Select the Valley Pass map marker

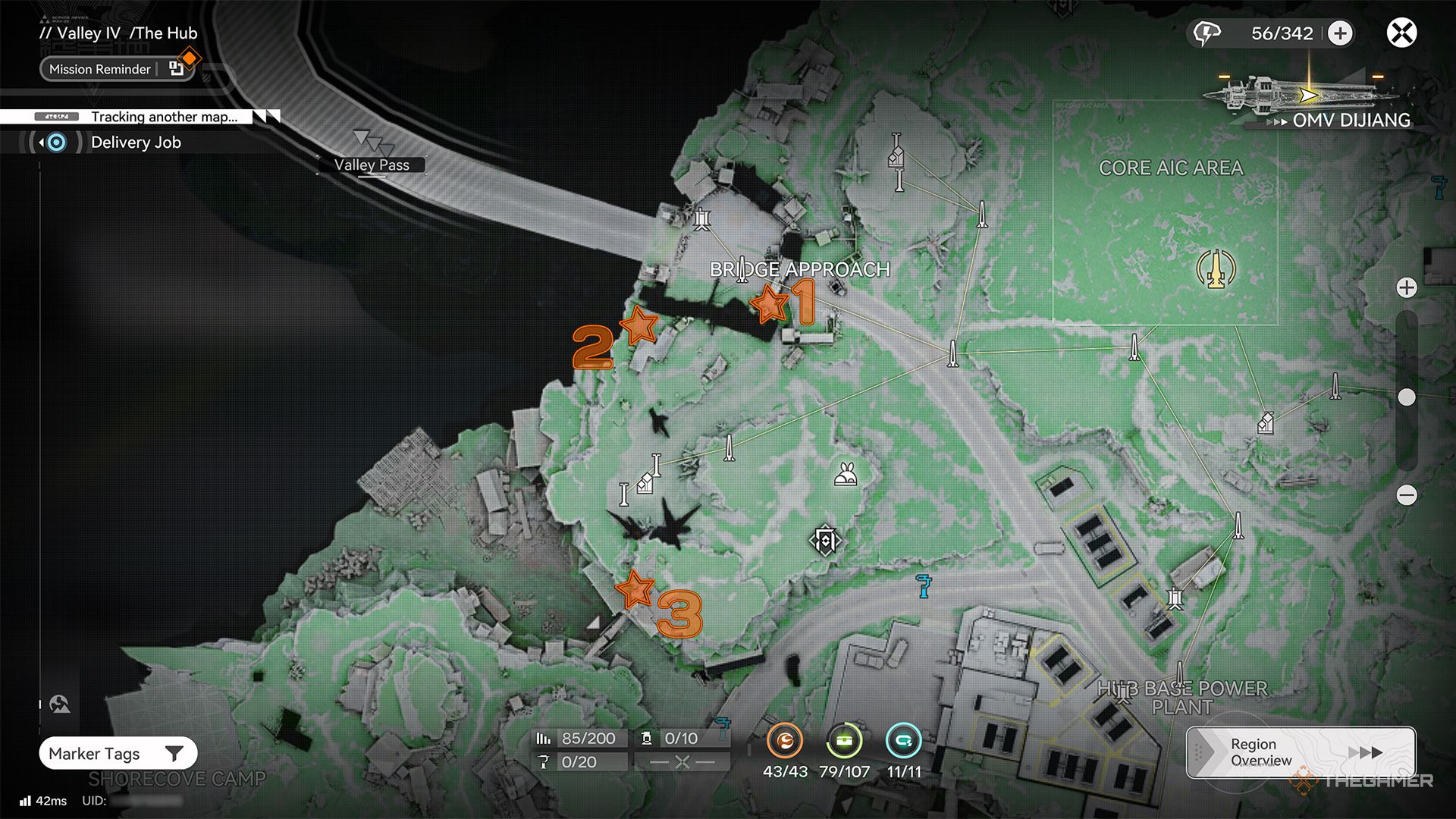[x=372, y=165]
